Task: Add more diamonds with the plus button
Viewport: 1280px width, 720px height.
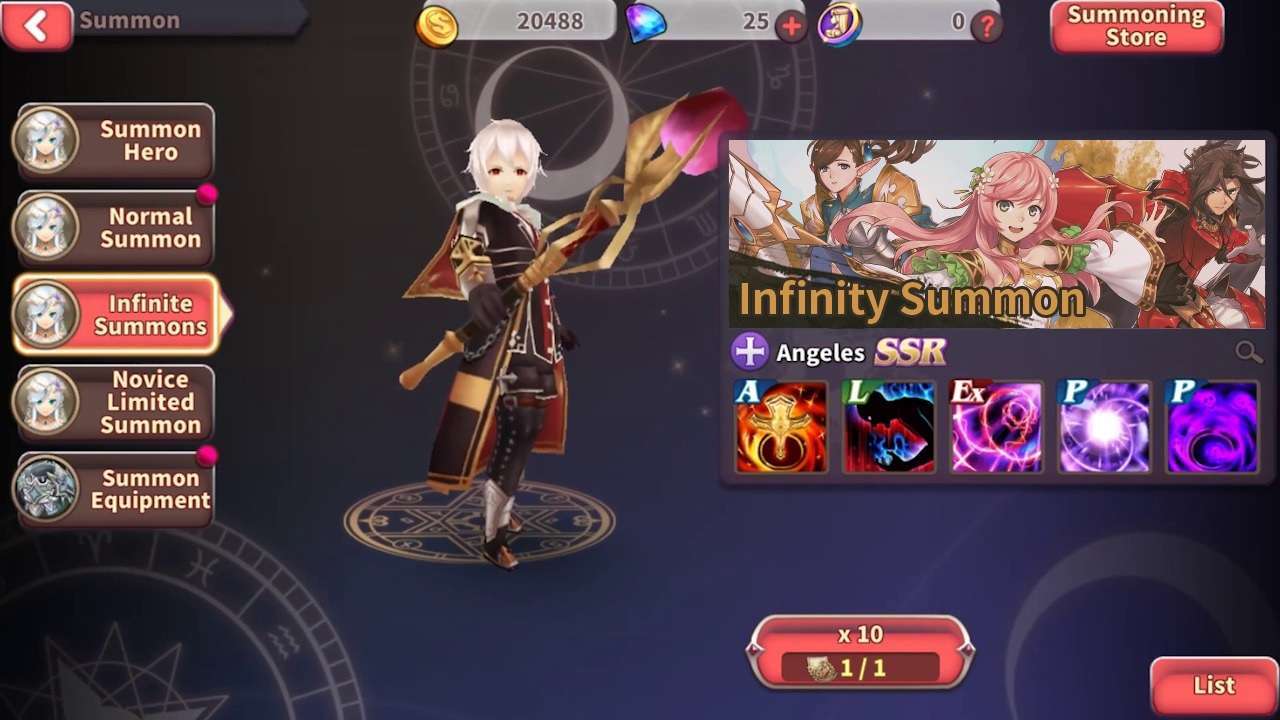Action: click(791, 26)
